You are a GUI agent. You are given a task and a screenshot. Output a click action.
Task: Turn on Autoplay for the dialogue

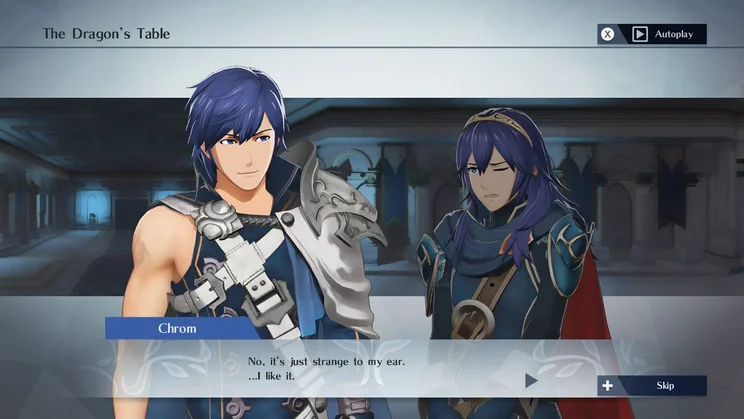tap(652, 34)
